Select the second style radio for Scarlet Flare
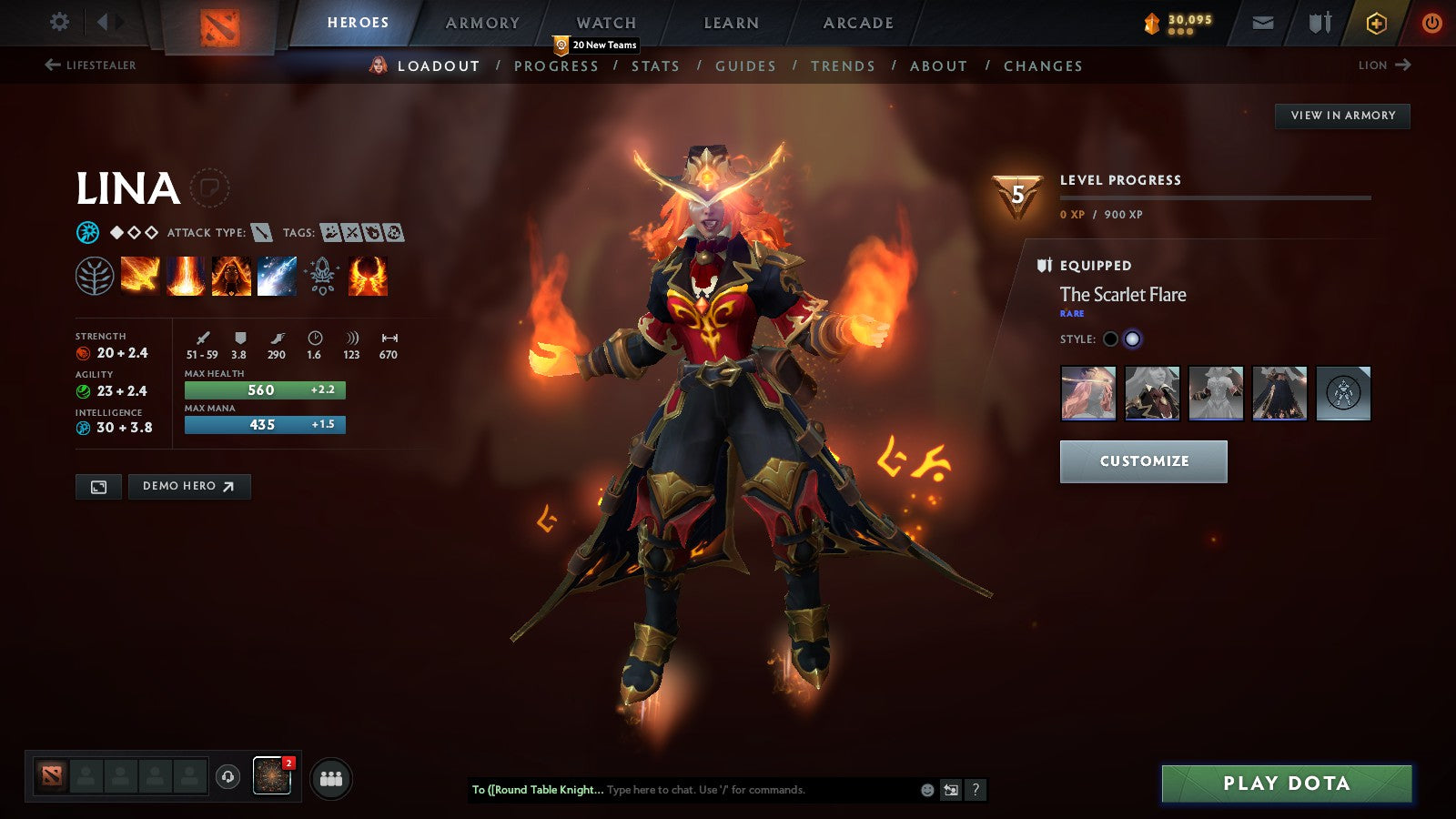Viewport: 1456px width, 819px height. point(1132,338)
